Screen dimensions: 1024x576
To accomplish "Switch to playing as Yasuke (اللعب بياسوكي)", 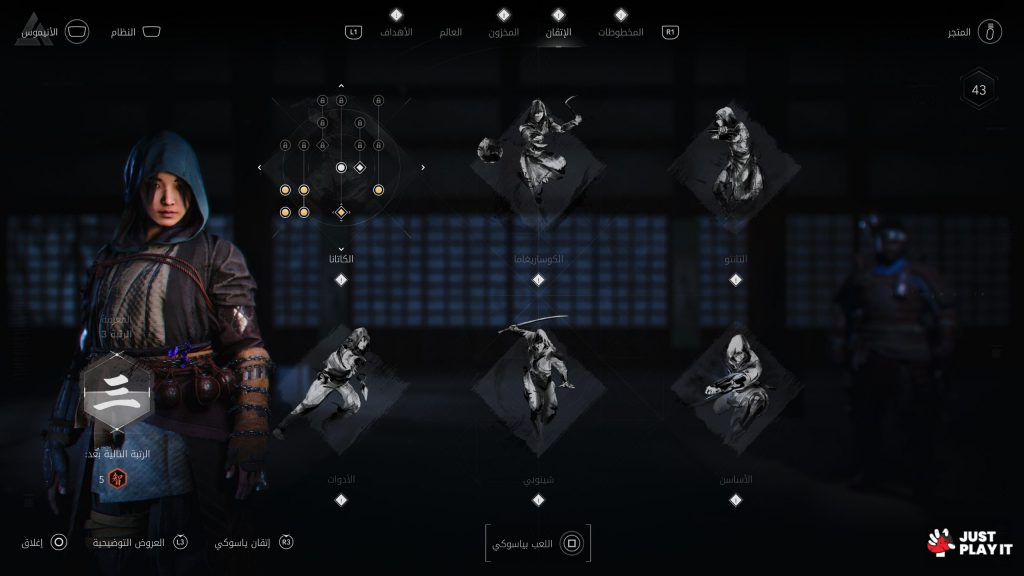I will [x=538, y=543].
